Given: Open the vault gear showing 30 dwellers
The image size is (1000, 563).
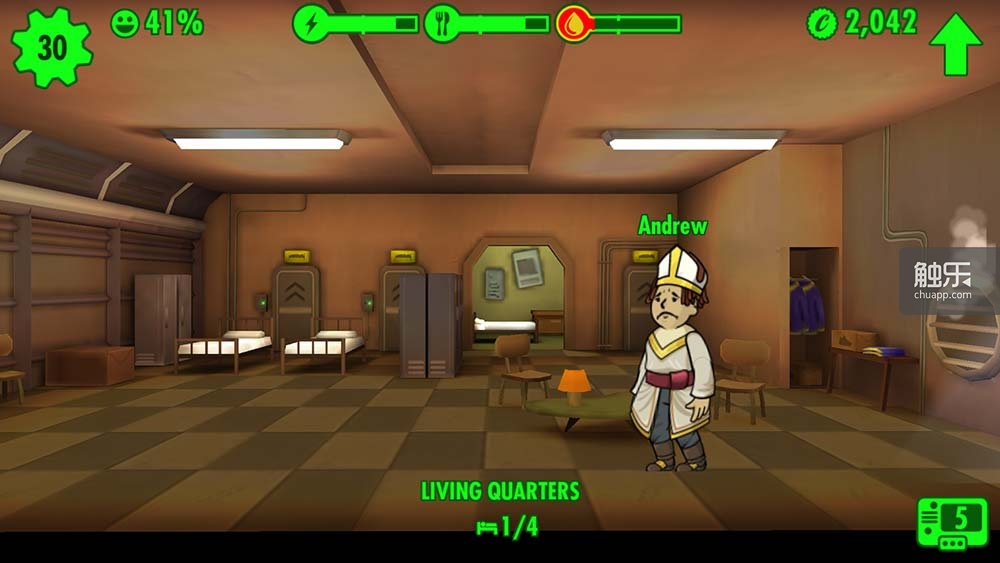Looking at the screenshot, I should tap(52, 46).
